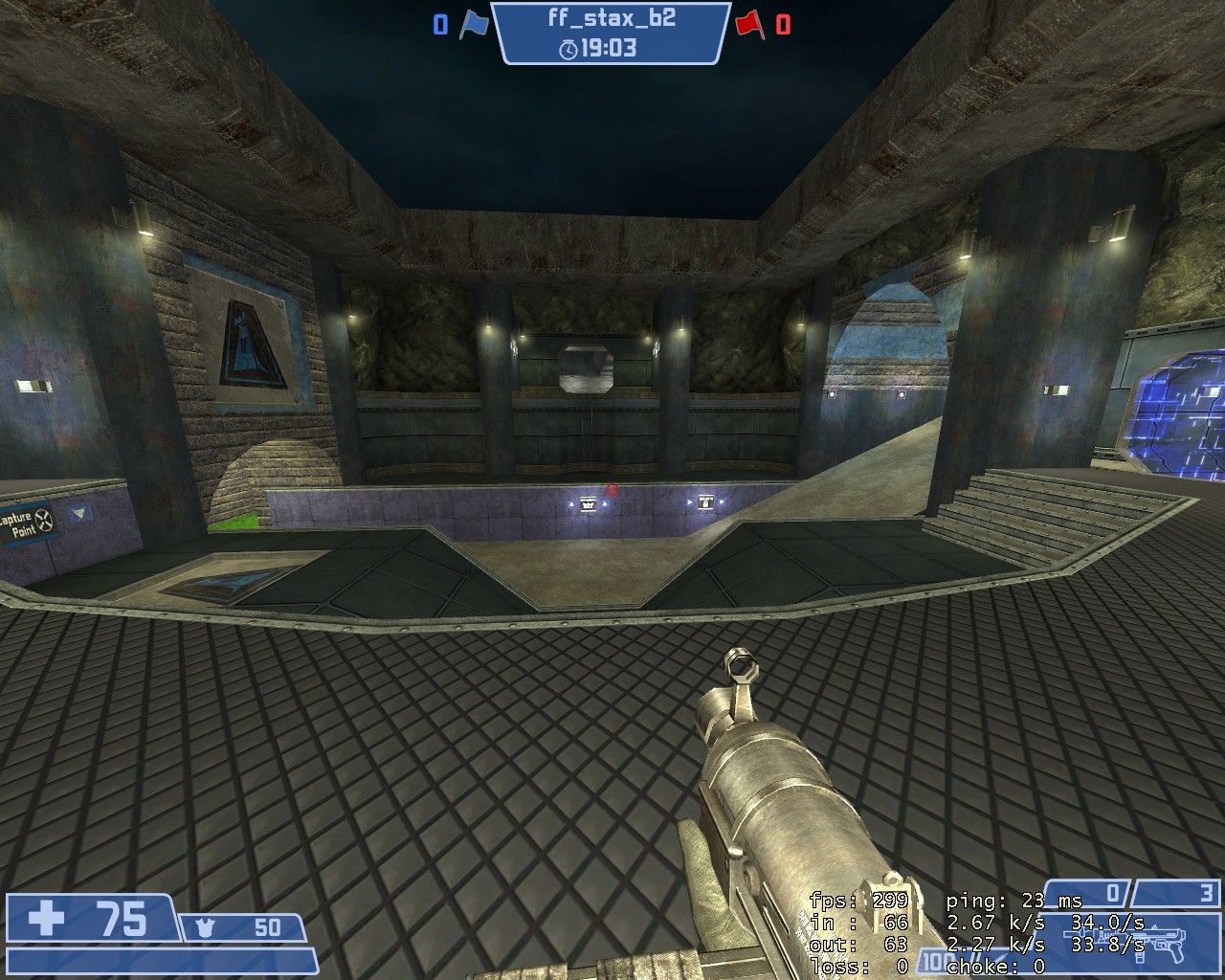This screenshot has height=980, width=1225.
Task: Select the red team flag icon
Action: pyautogui.click(x=749, y=25)
